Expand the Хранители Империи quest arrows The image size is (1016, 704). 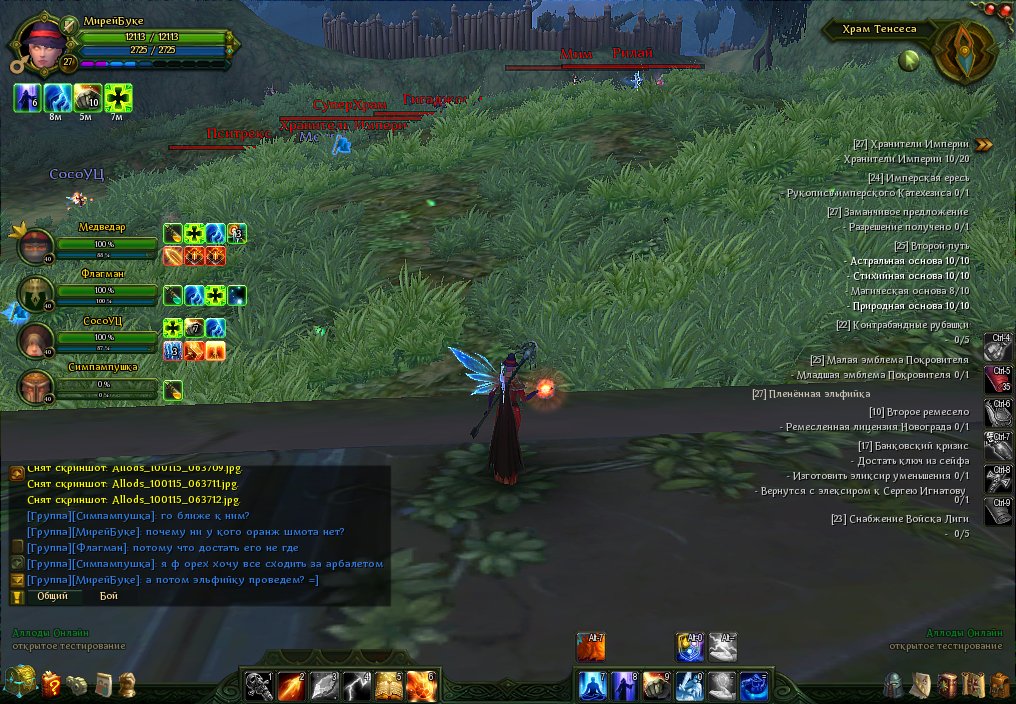[x=985, y=144]
